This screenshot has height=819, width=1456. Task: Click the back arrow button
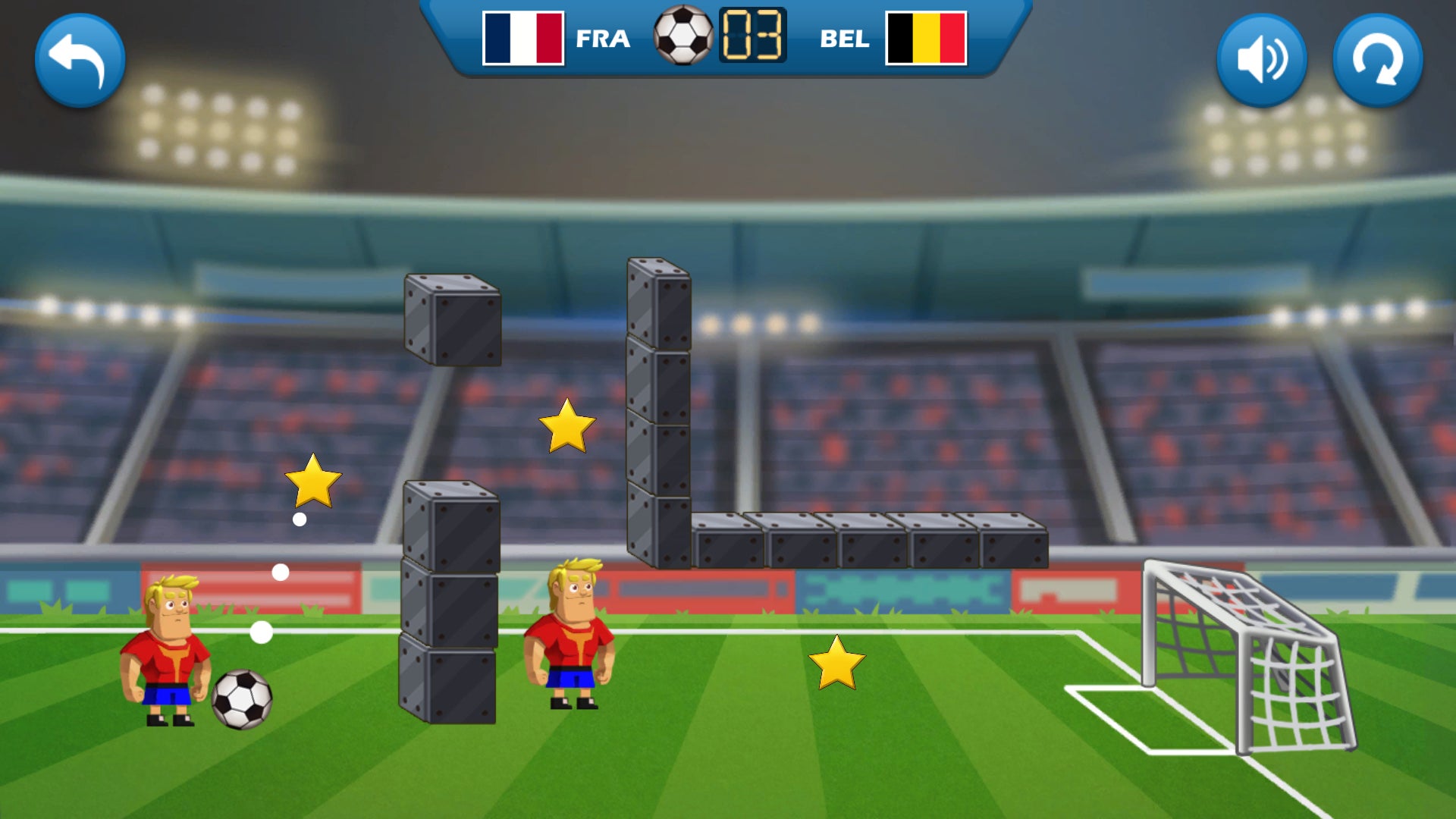(x=81, y=61)
